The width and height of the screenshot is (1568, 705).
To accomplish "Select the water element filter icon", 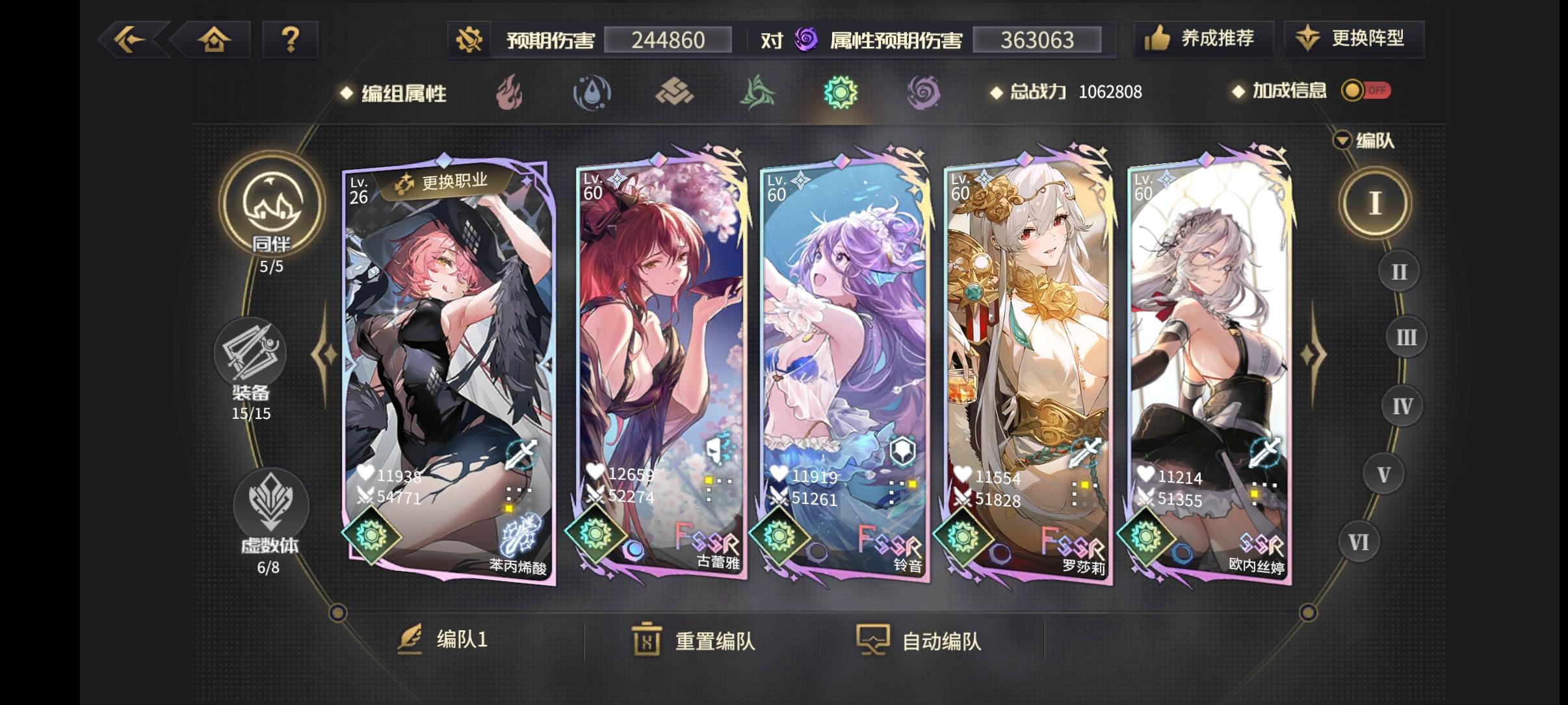I will point(593,94).
